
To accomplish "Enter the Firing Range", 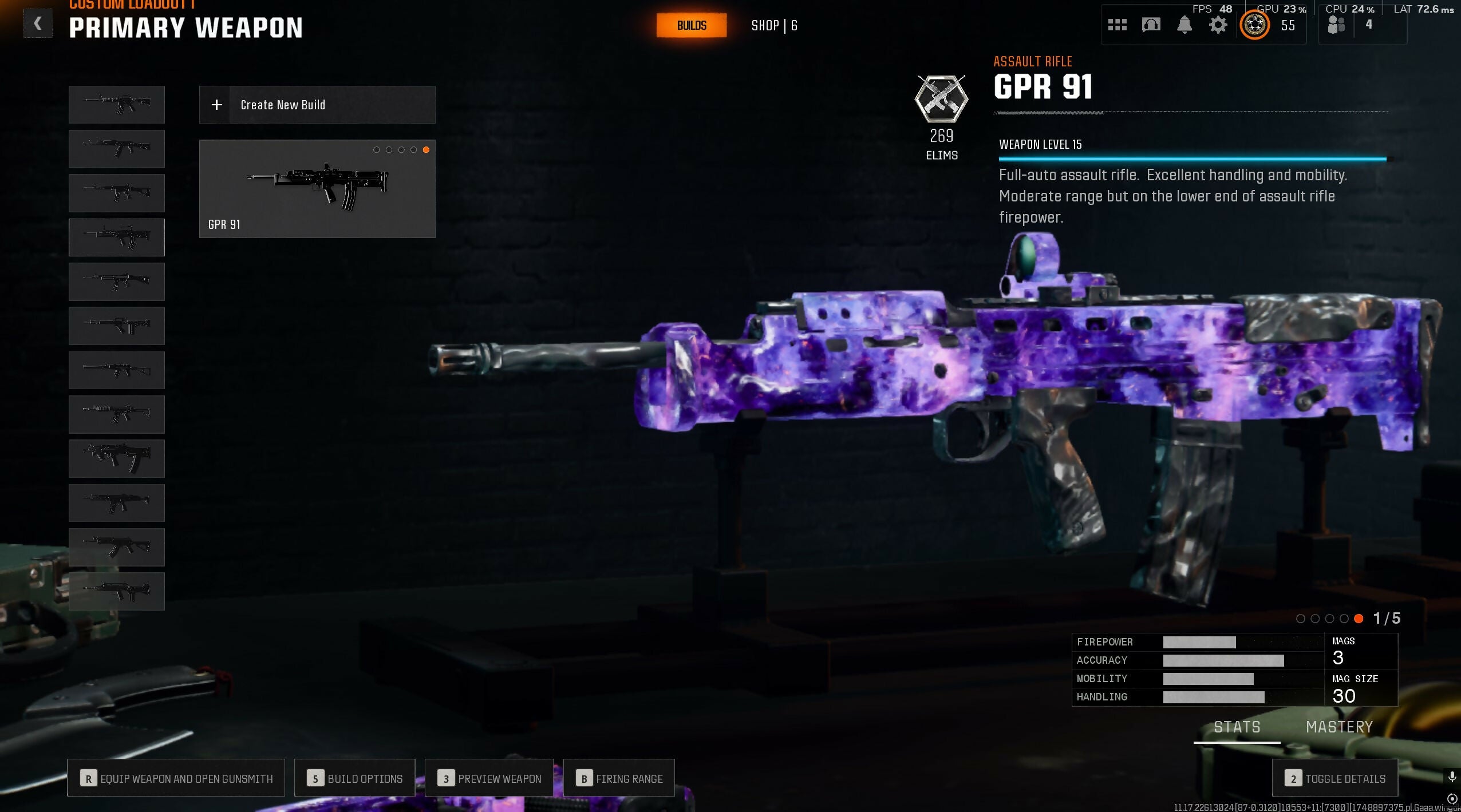I will pos(619,778).
